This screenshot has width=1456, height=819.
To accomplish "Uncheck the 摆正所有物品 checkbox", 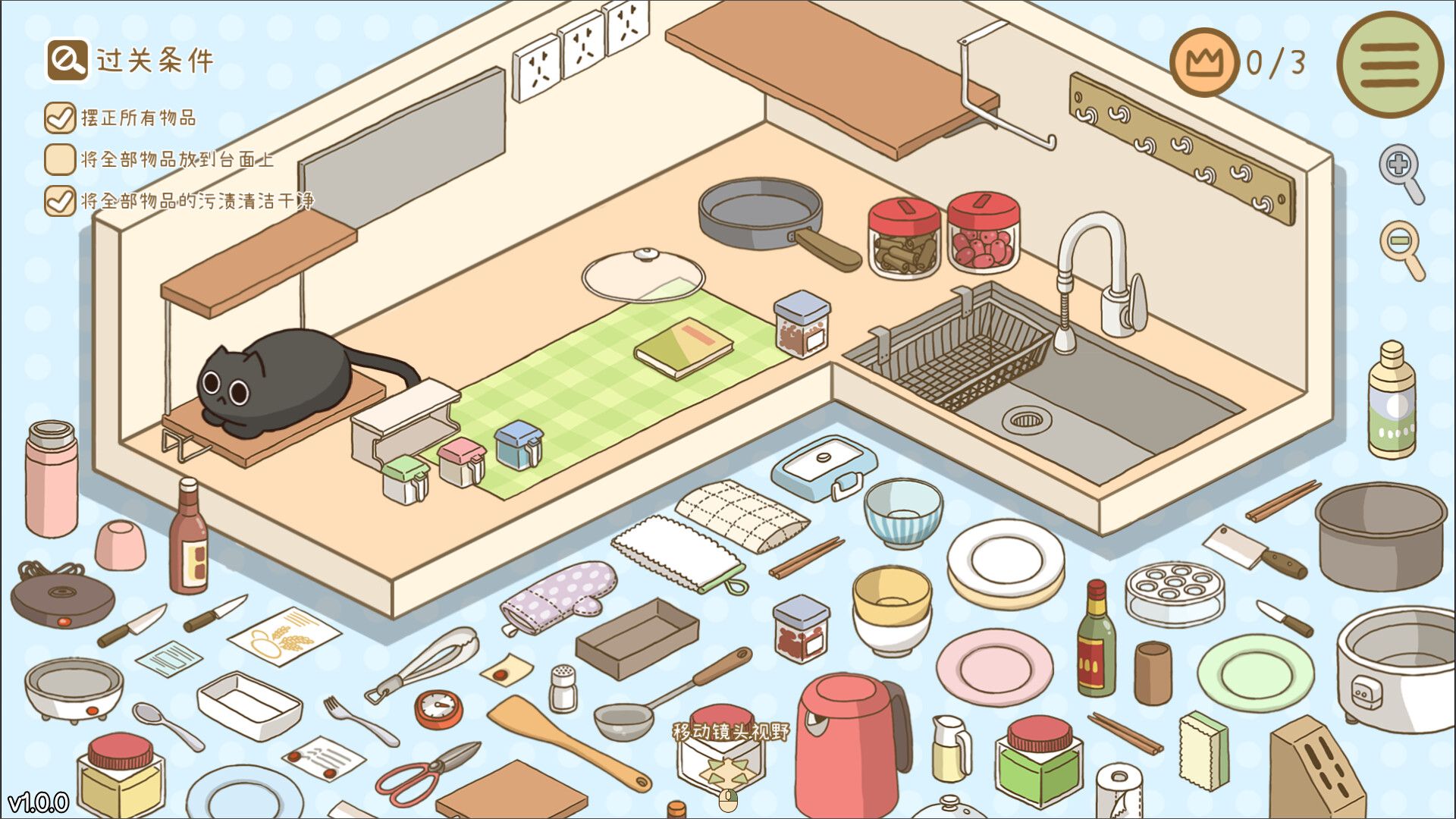I will pyautogui.click(x=58, y=118).
